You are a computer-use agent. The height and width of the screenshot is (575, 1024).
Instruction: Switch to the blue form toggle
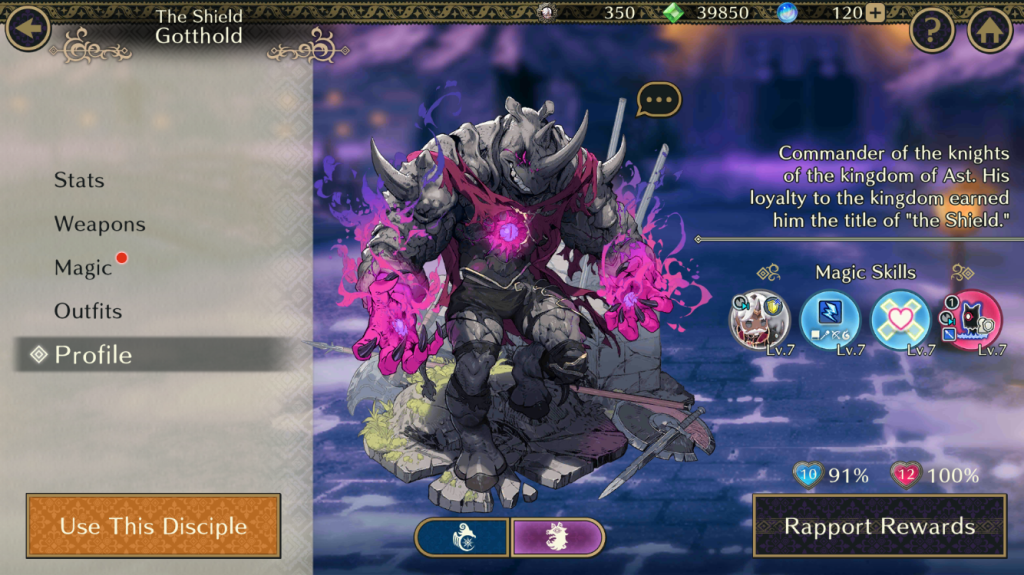[462, 537]
